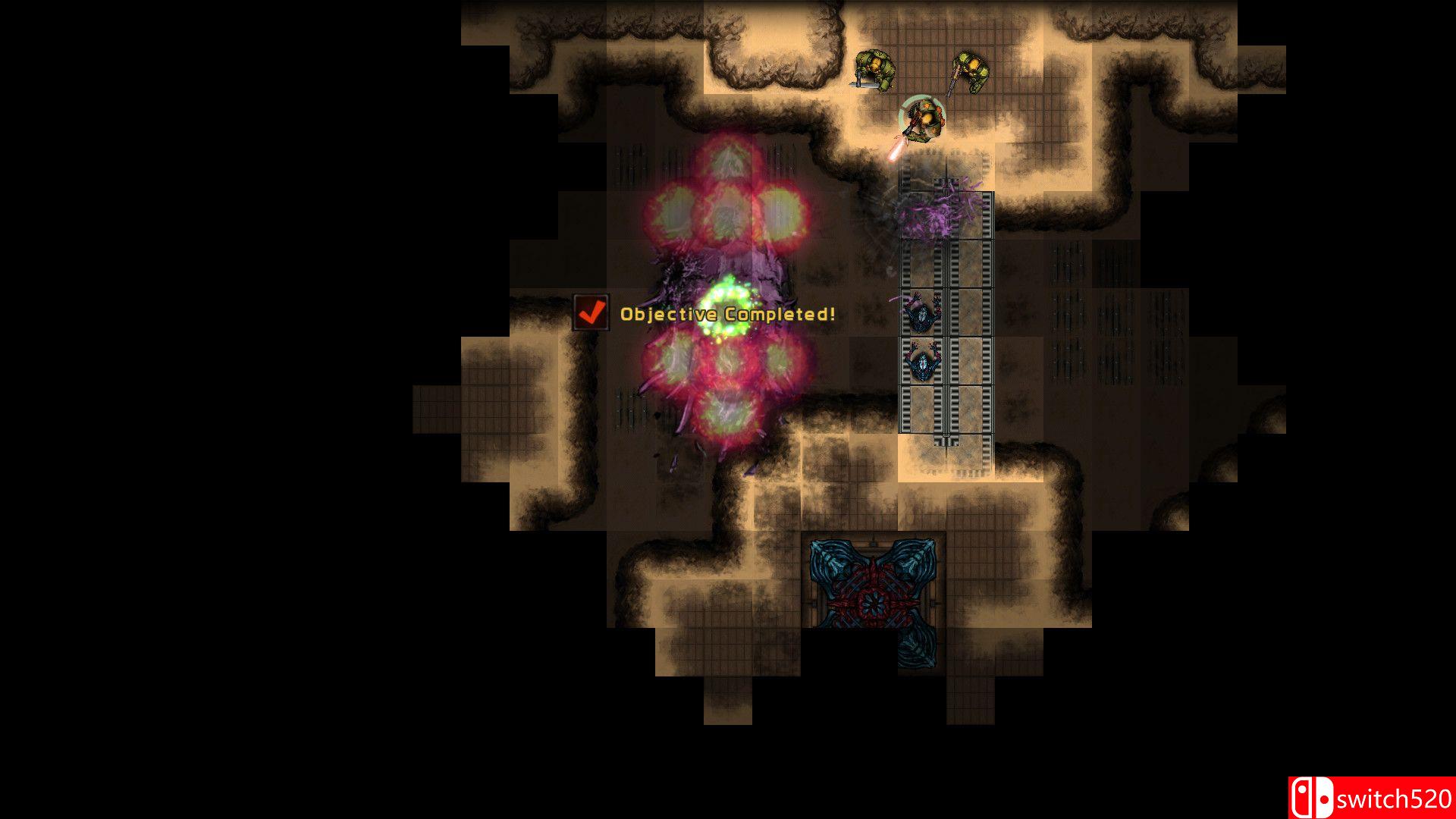This screenshot has width=1456, height=819.
Task: Click the Objective Completed banner text
Action: pyautogui.click(x=726, y=312)
